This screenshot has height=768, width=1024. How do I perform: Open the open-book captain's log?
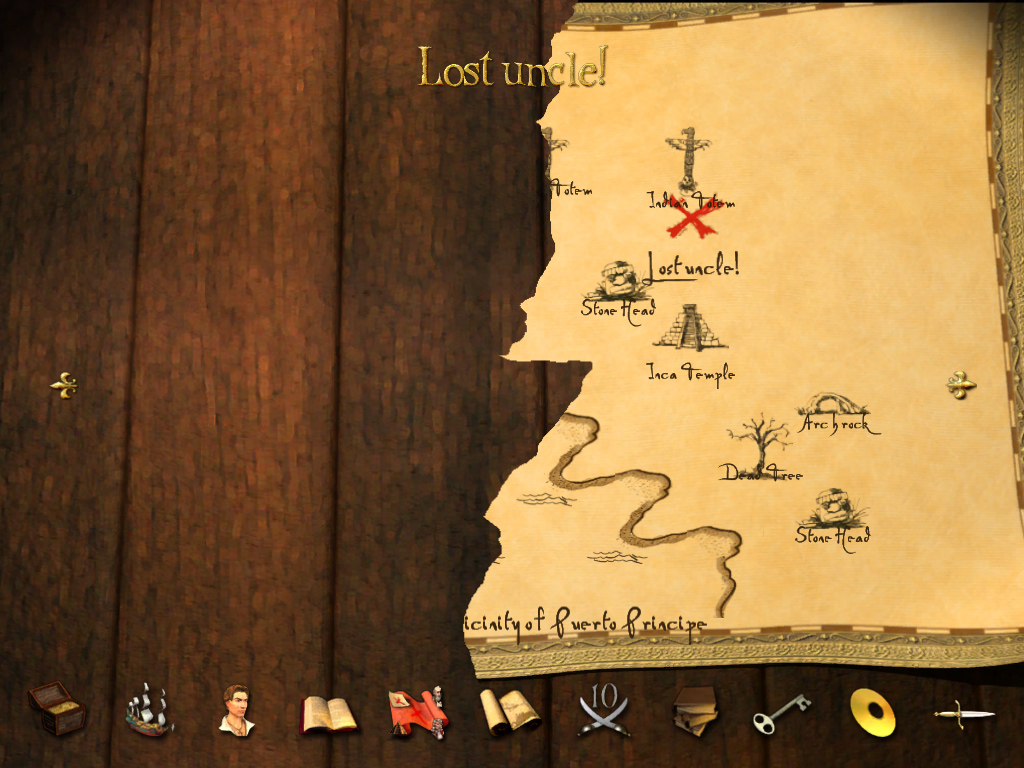(328, 714)
